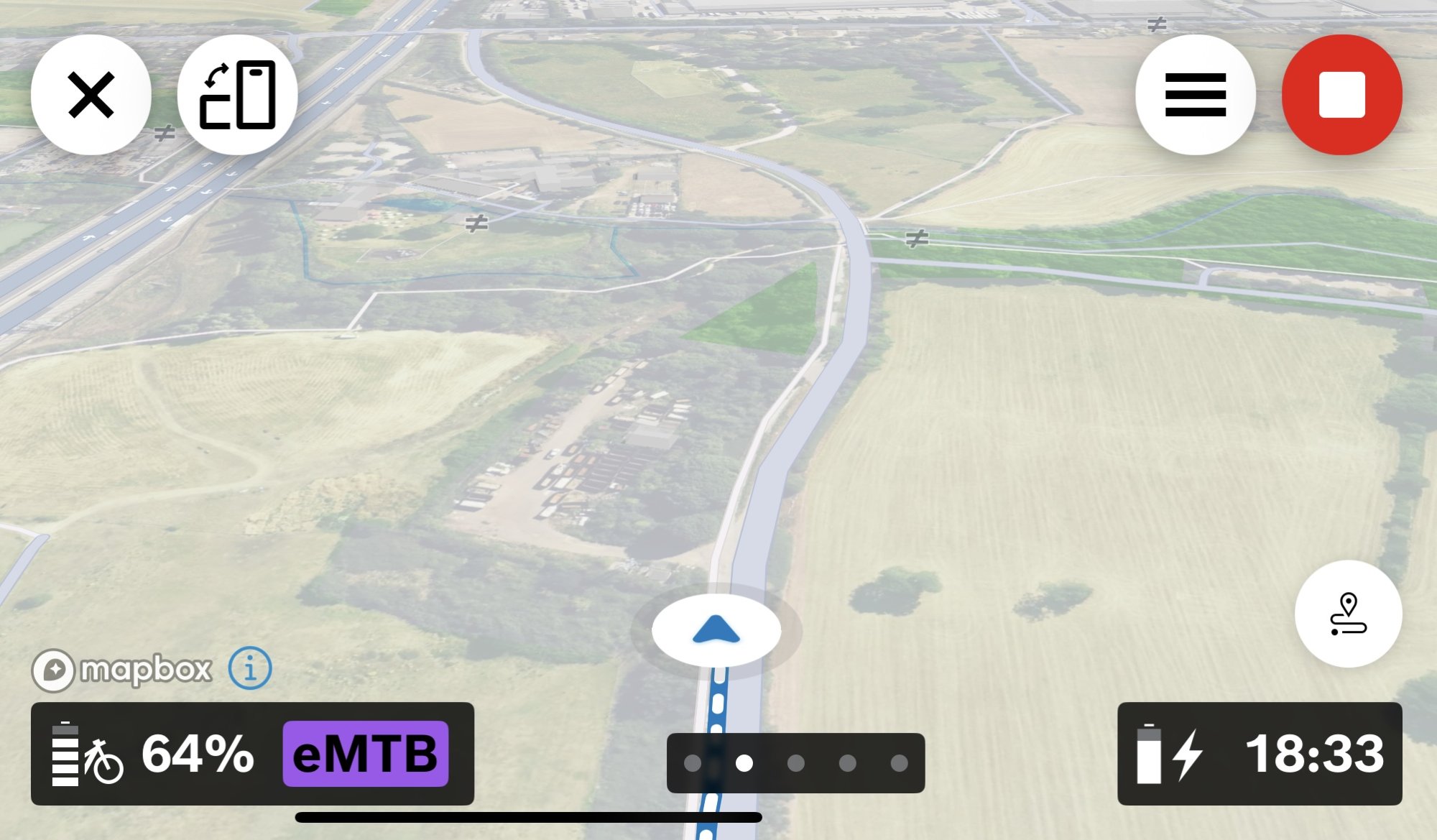Open the hamburger menu

tap(1195, 95)
